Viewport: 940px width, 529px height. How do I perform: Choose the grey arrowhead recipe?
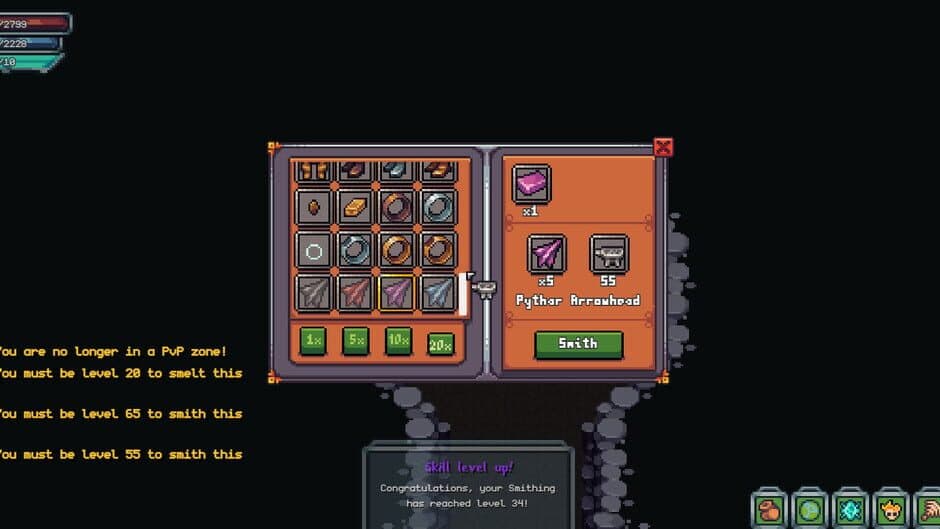pos(314,292)
